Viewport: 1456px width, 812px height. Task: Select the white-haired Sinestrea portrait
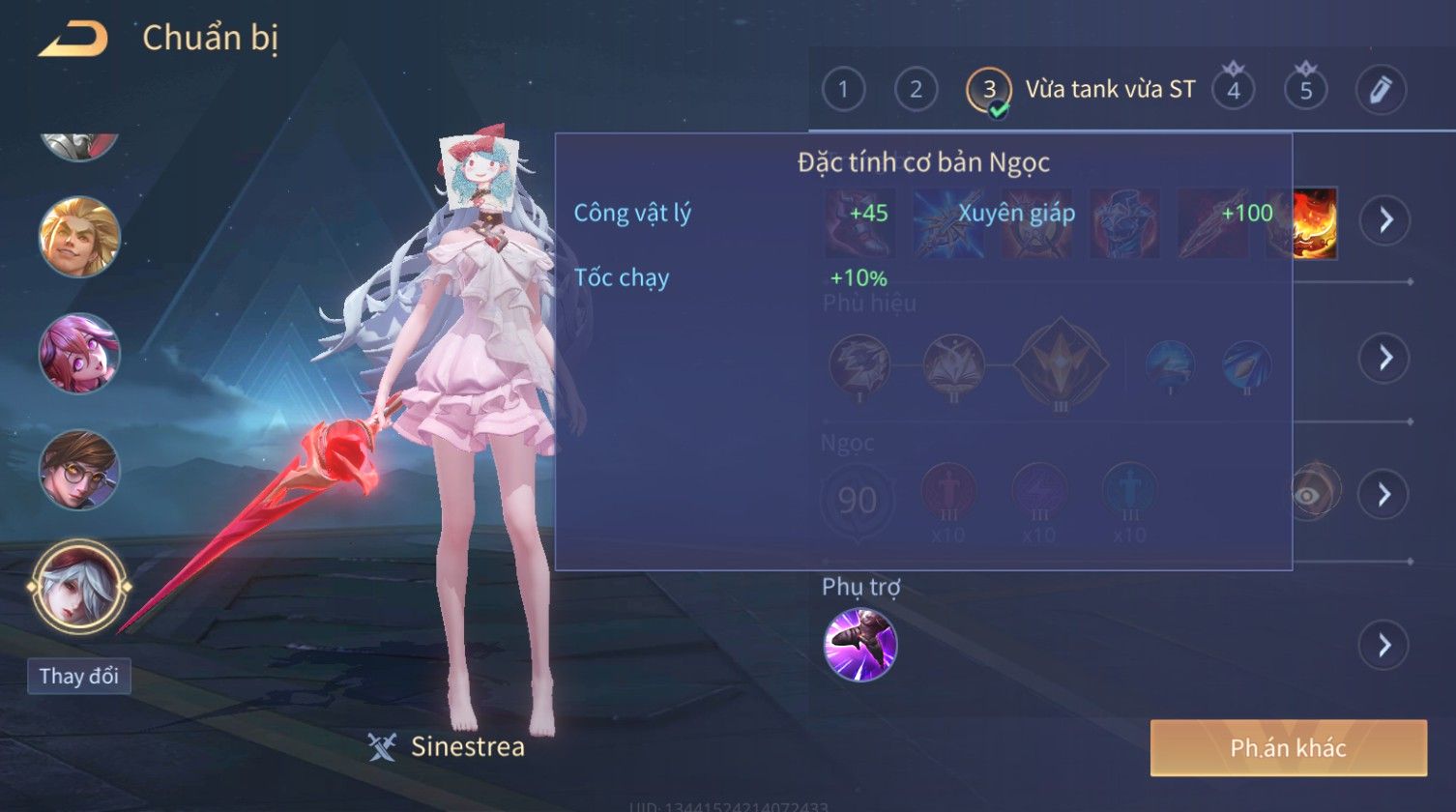pos(79,585)
